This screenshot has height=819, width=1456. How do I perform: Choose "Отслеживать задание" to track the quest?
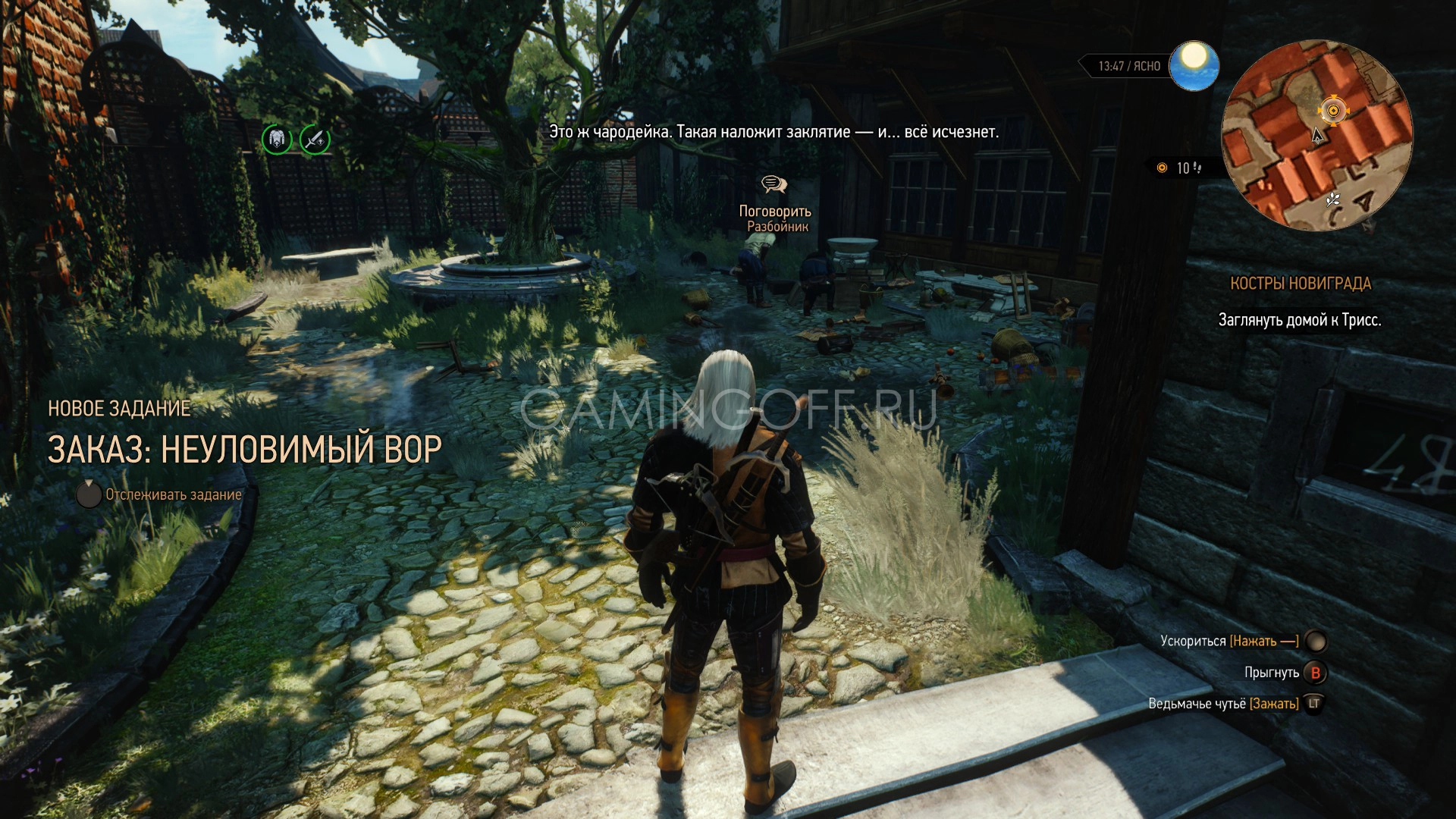(173, 494)
